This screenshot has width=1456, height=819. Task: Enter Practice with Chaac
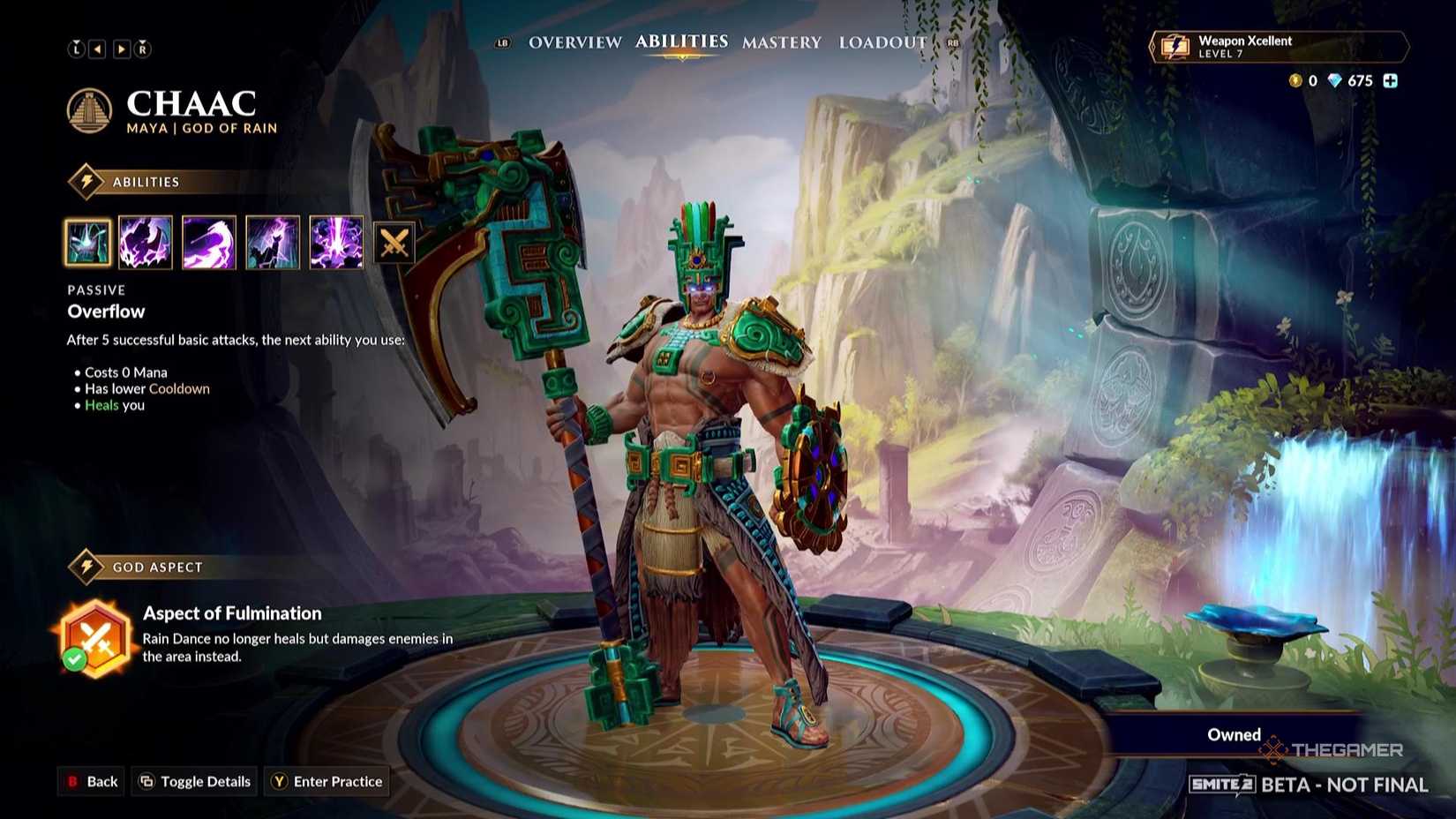coord(326,781)
